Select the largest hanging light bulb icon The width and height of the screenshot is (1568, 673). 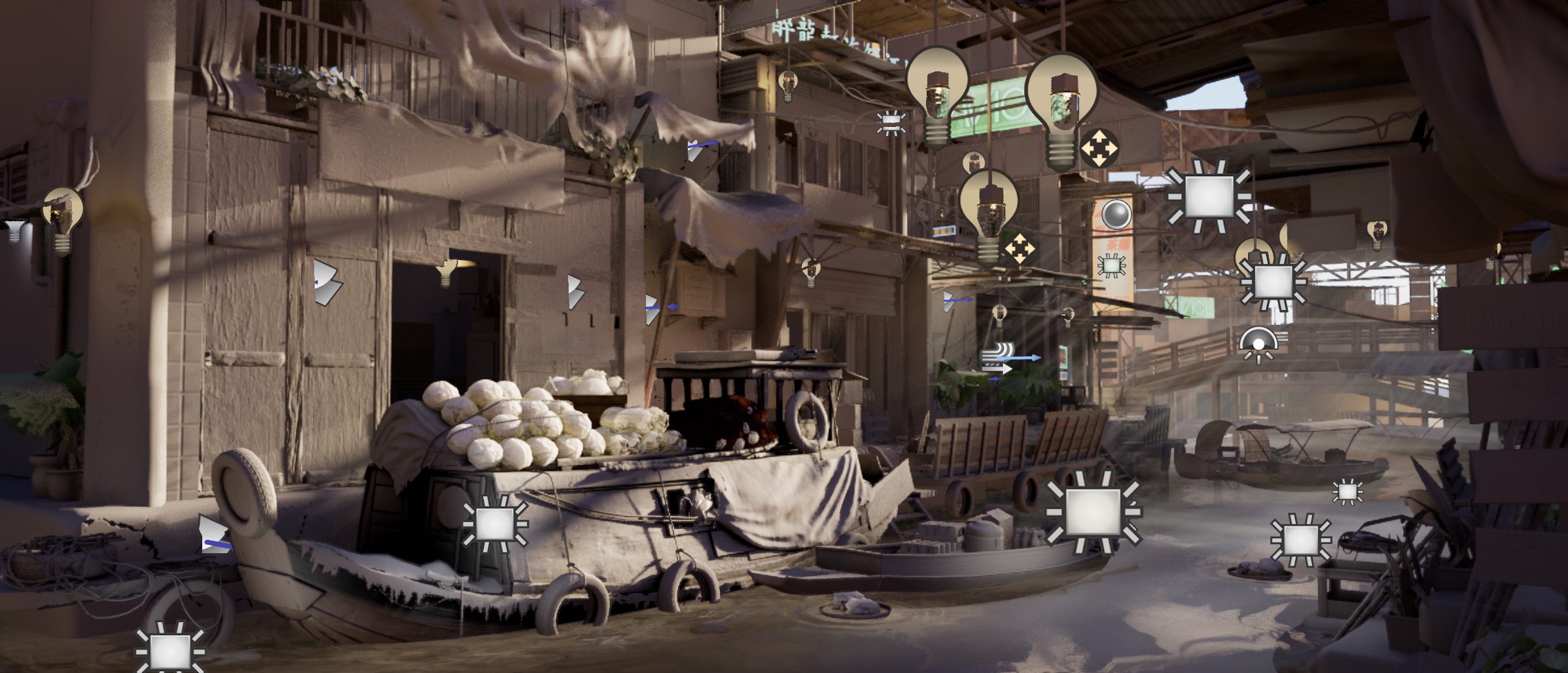(x=1060, y=110)
